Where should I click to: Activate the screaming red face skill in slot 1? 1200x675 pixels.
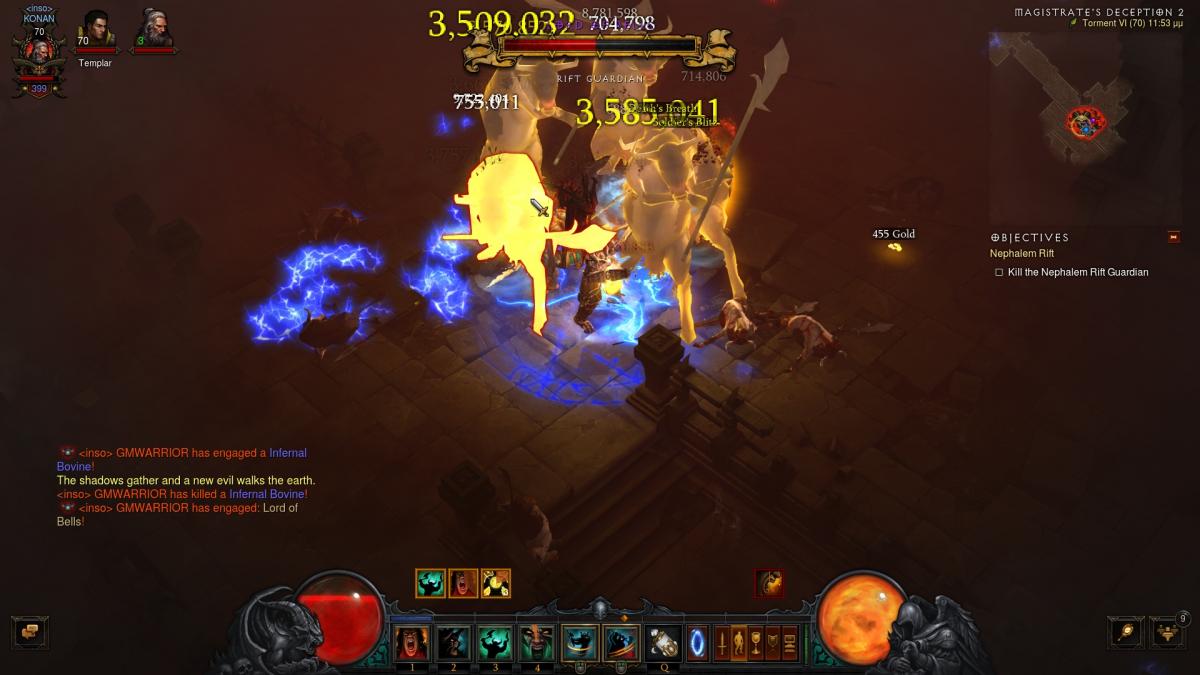pos(411,642)
